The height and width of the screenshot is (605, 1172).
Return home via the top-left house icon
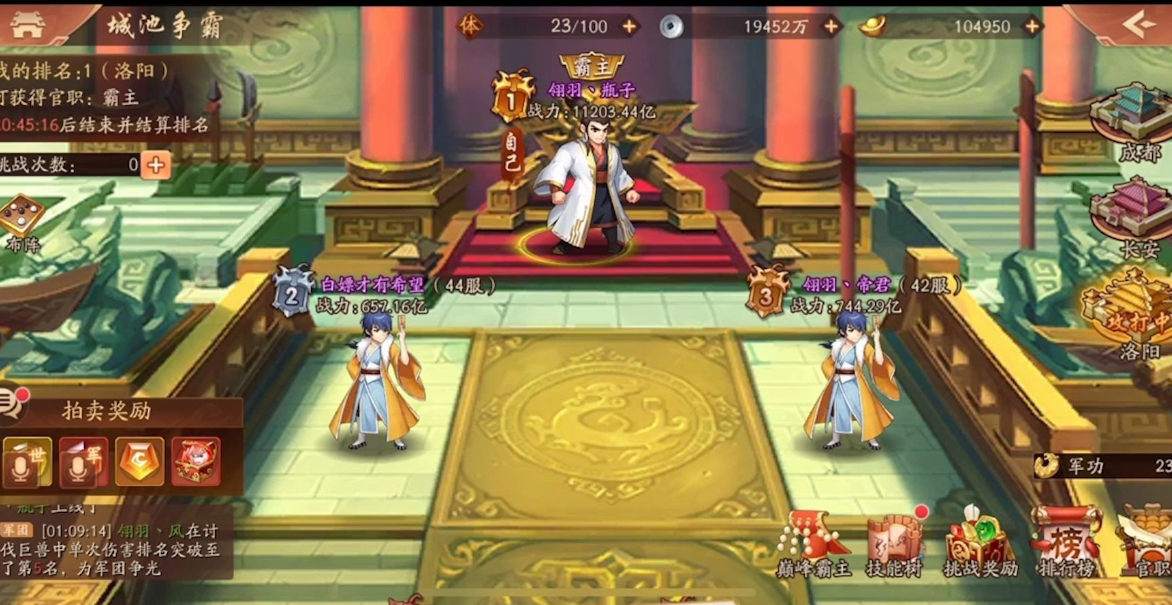pyautogui.click(x=29, y=25)
